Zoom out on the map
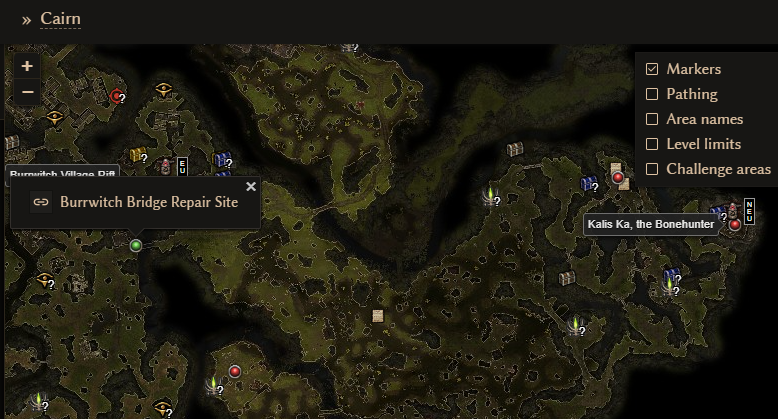This screenshot has height=419, width=778. 27,92
